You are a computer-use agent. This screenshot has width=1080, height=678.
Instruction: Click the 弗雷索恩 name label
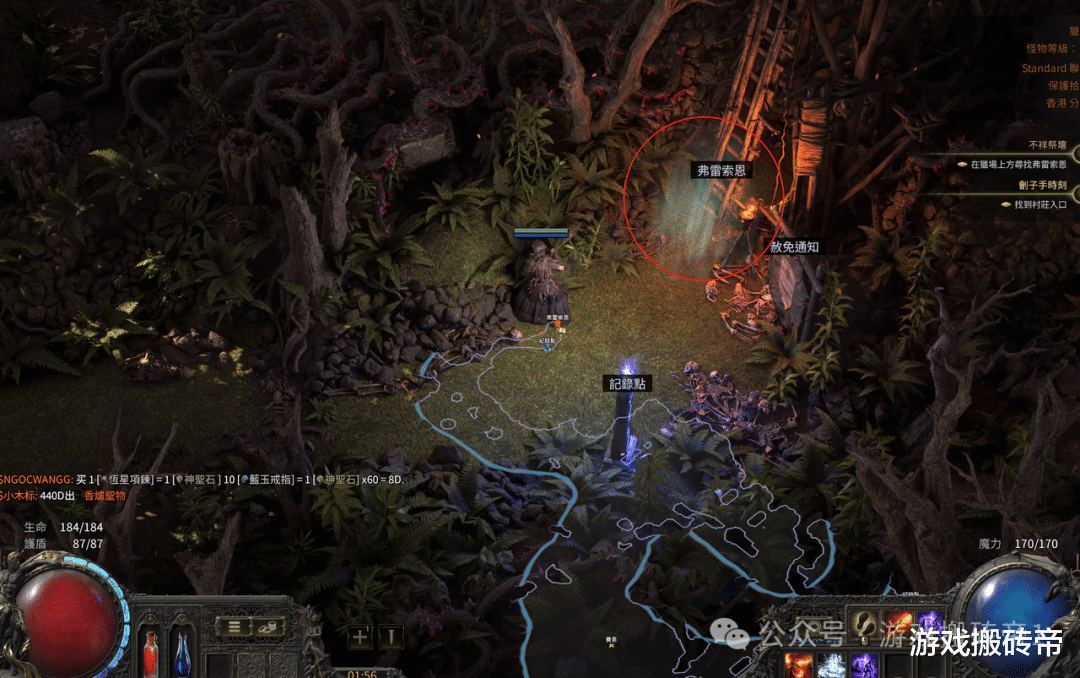tap(724, 170)
